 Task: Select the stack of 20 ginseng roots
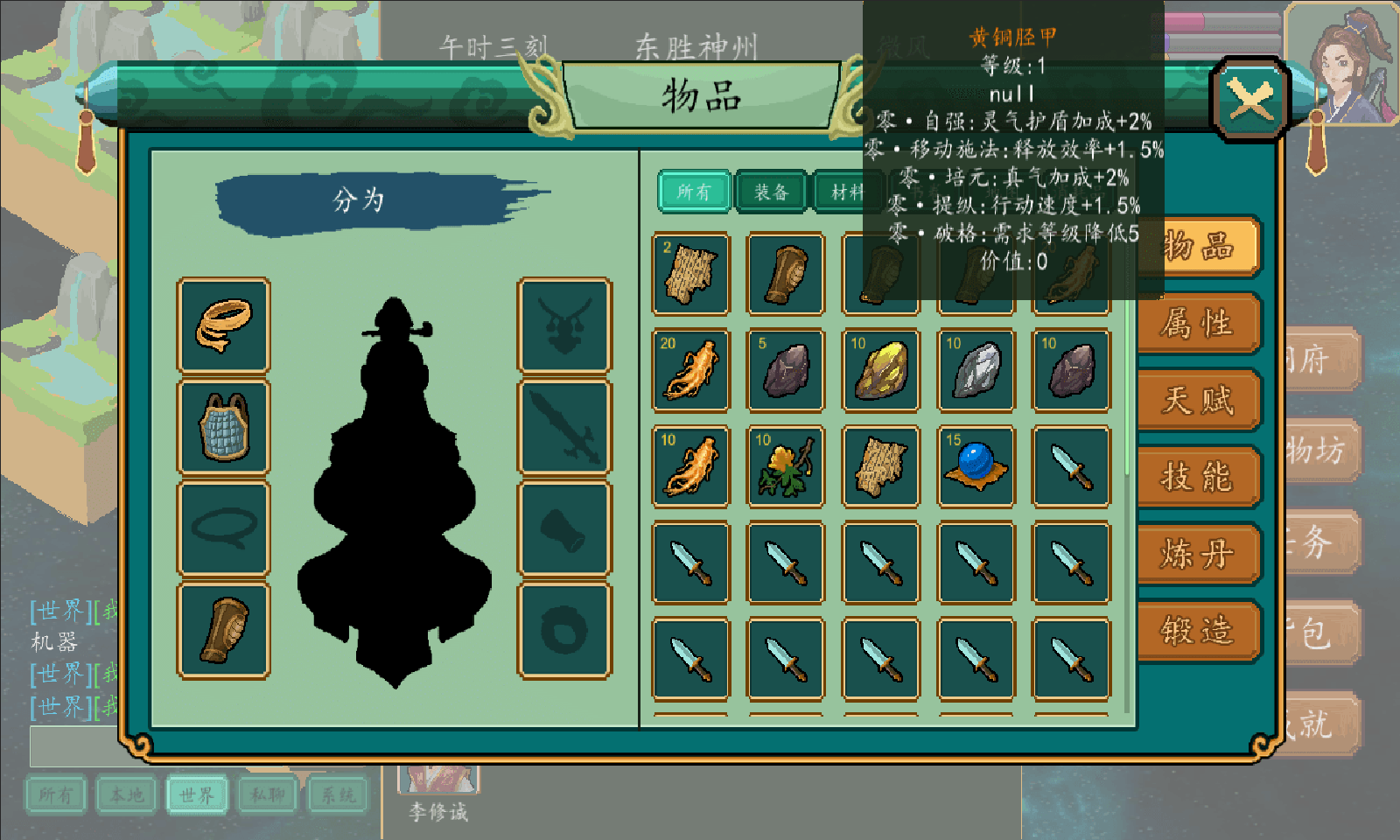(690, 369)
